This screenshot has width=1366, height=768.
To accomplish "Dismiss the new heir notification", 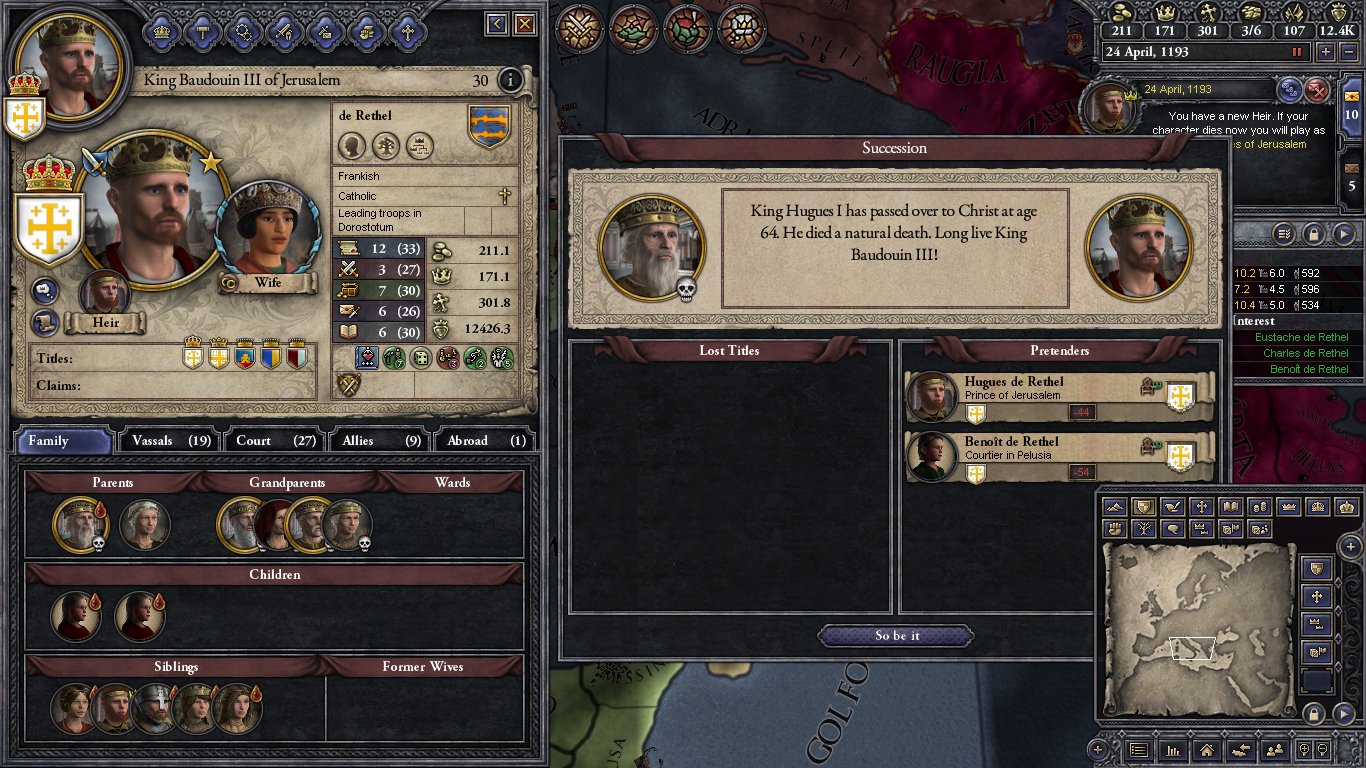I will [1318, 91].
